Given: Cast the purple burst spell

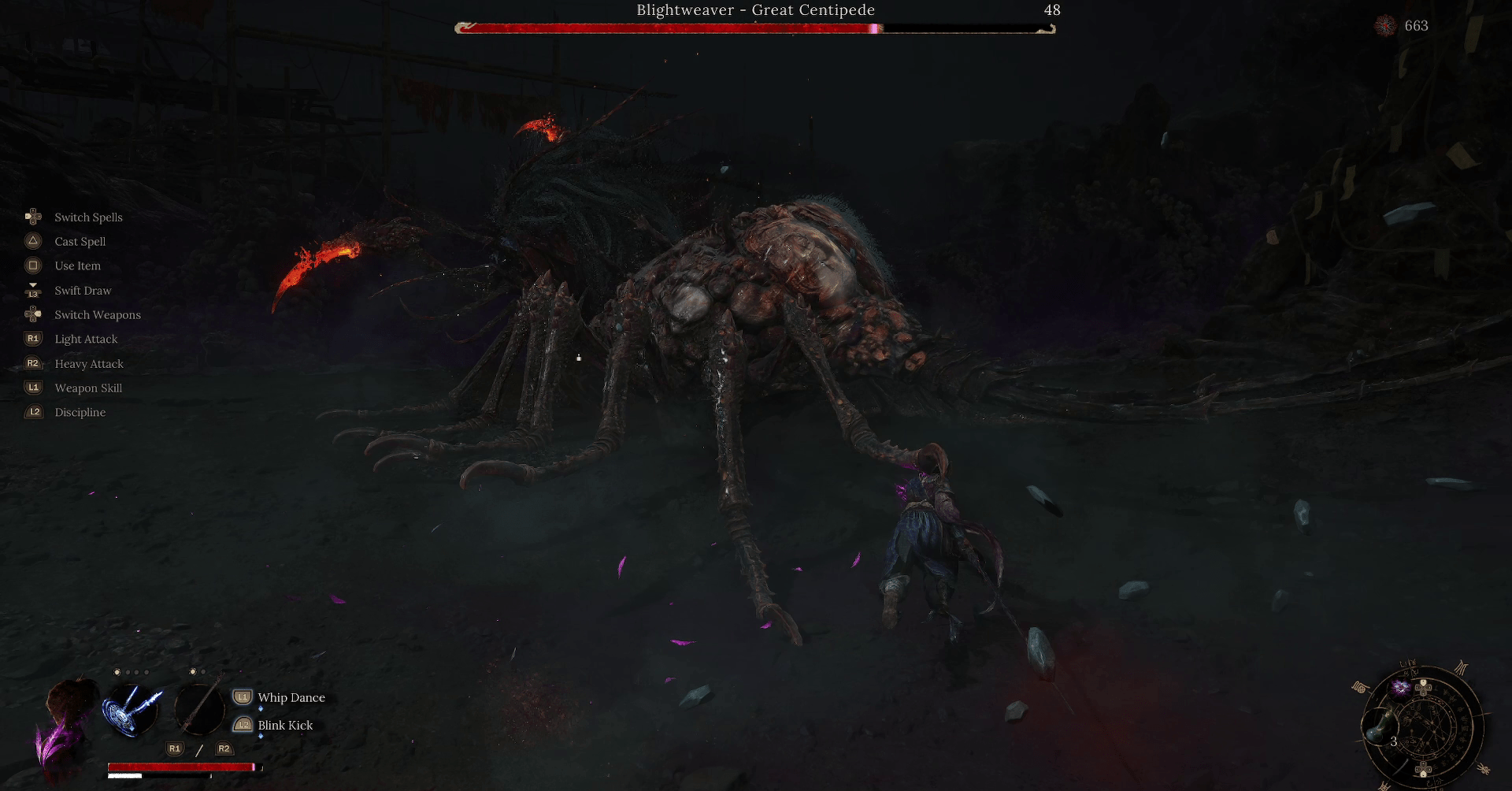Looking at the screenshot, I should pyautogui.click(x=1401, y=688).
